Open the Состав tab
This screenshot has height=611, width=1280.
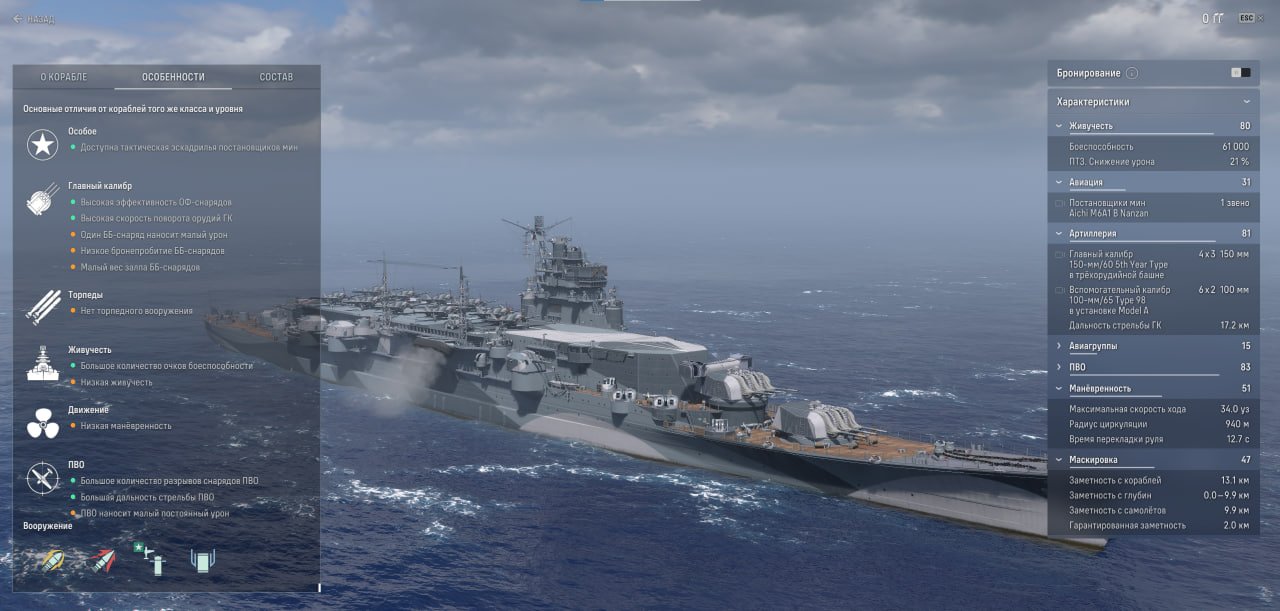click(x=276, y=77)
